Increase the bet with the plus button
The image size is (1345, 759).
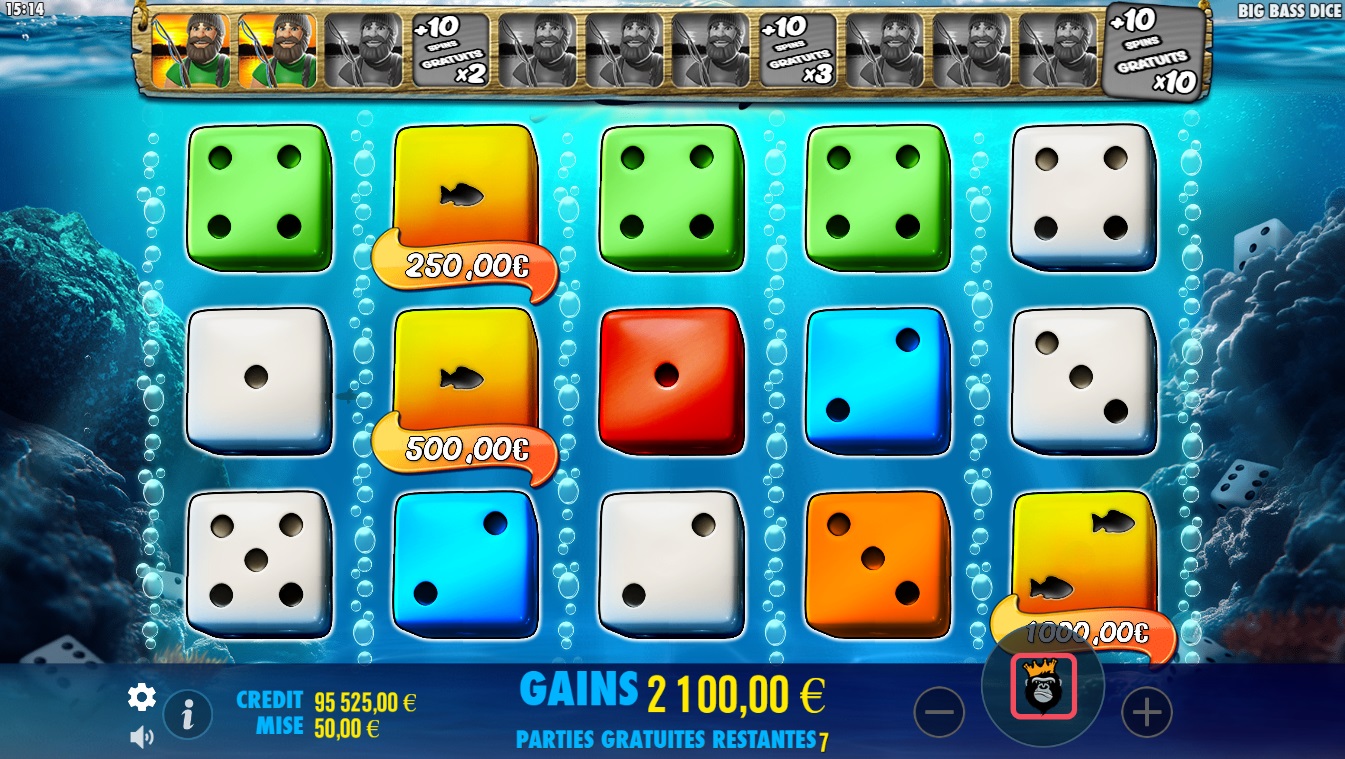pyautogui.click(x=1146, y=711)
